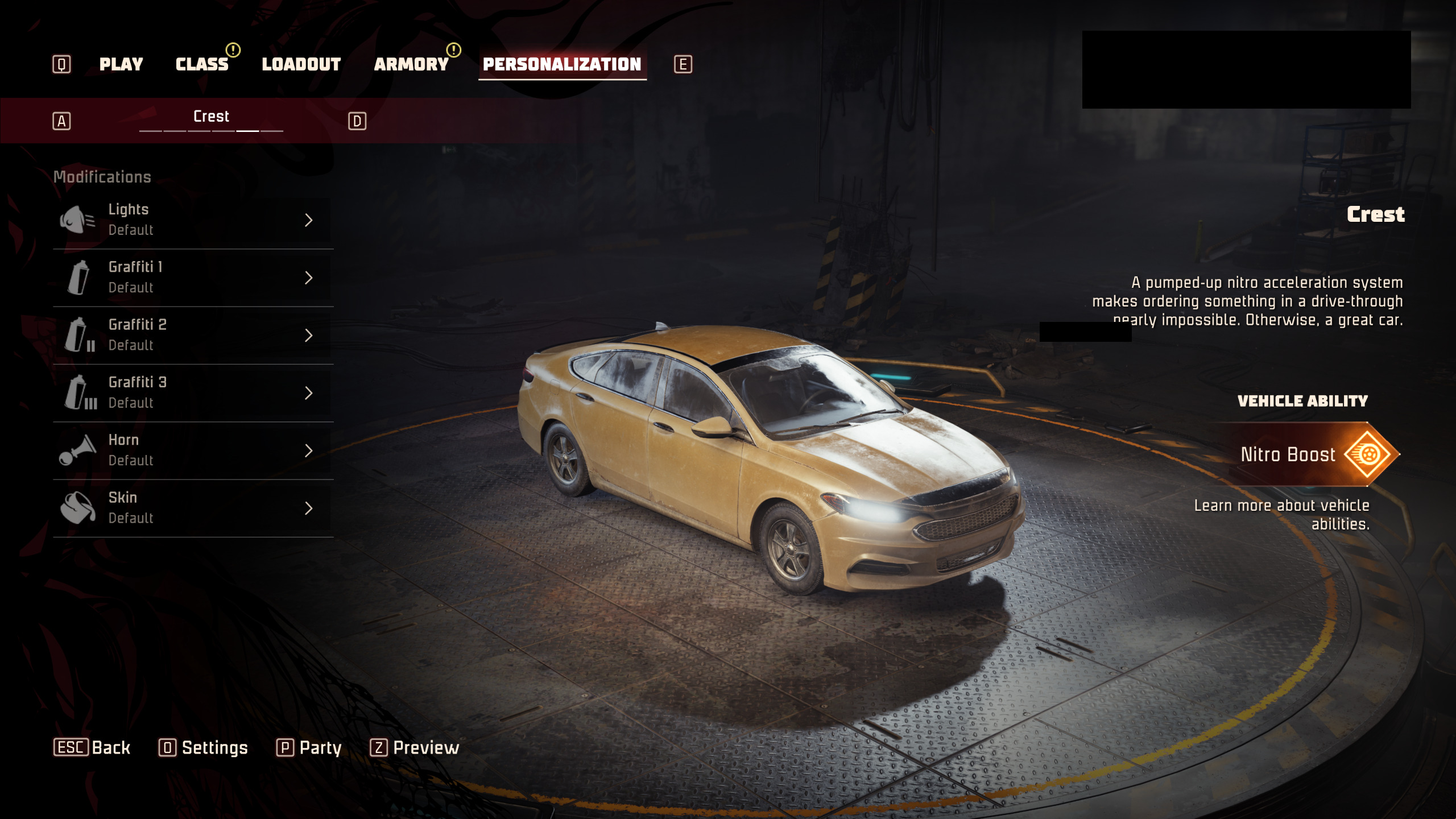Viewport: 1456px width, 819px height.
Task: Change the Horn modification
Action: tap(192, 450)
